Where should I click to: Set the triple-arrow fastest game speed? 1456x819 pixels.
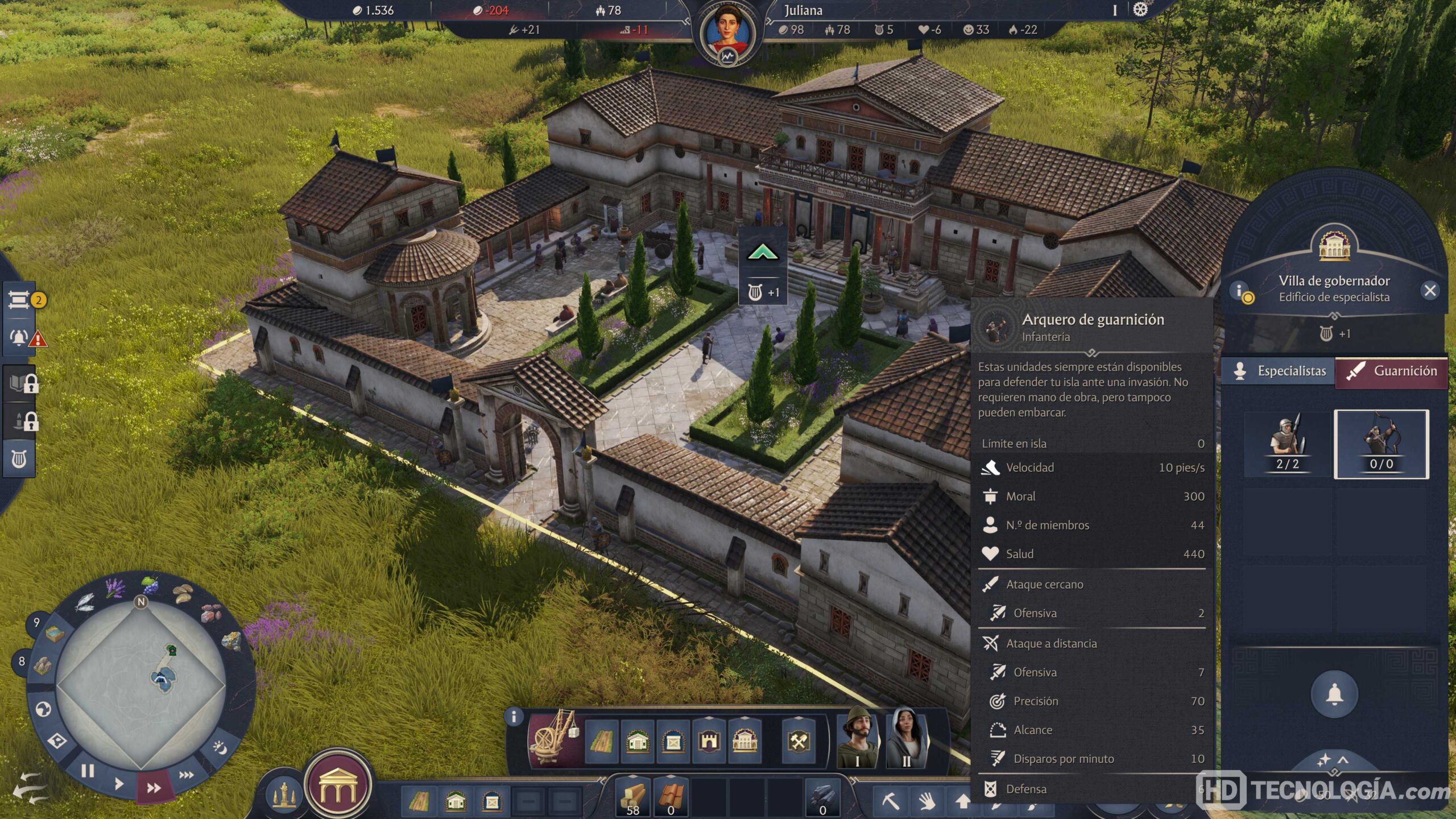click(x=186, y=775)
